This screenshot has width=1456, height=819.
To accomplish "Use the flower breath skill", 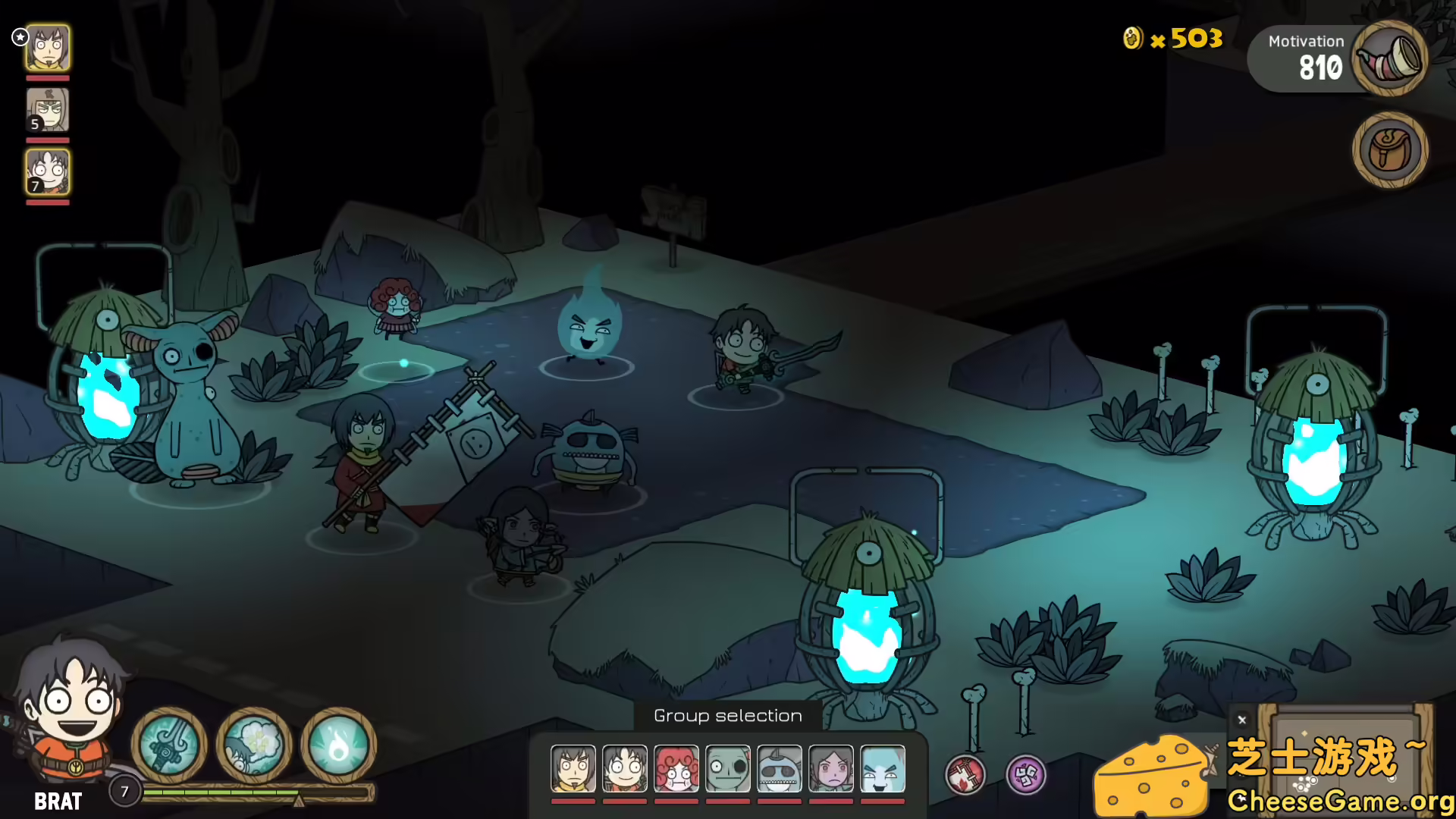I will (x=253, y=746).
